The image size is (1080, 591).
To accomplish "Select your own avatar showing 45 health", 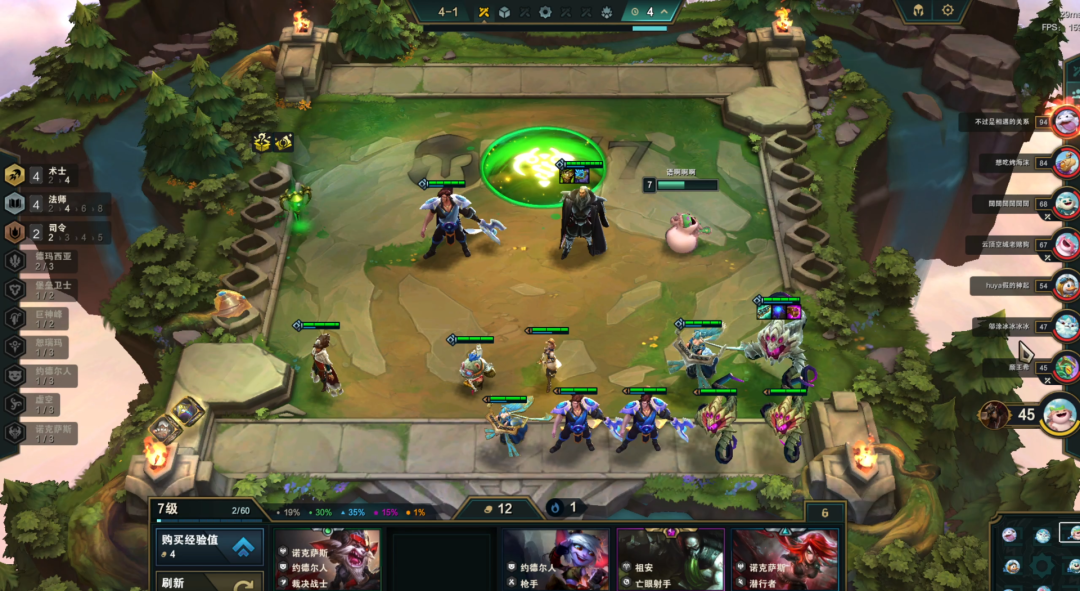I will coord(1058,414).
